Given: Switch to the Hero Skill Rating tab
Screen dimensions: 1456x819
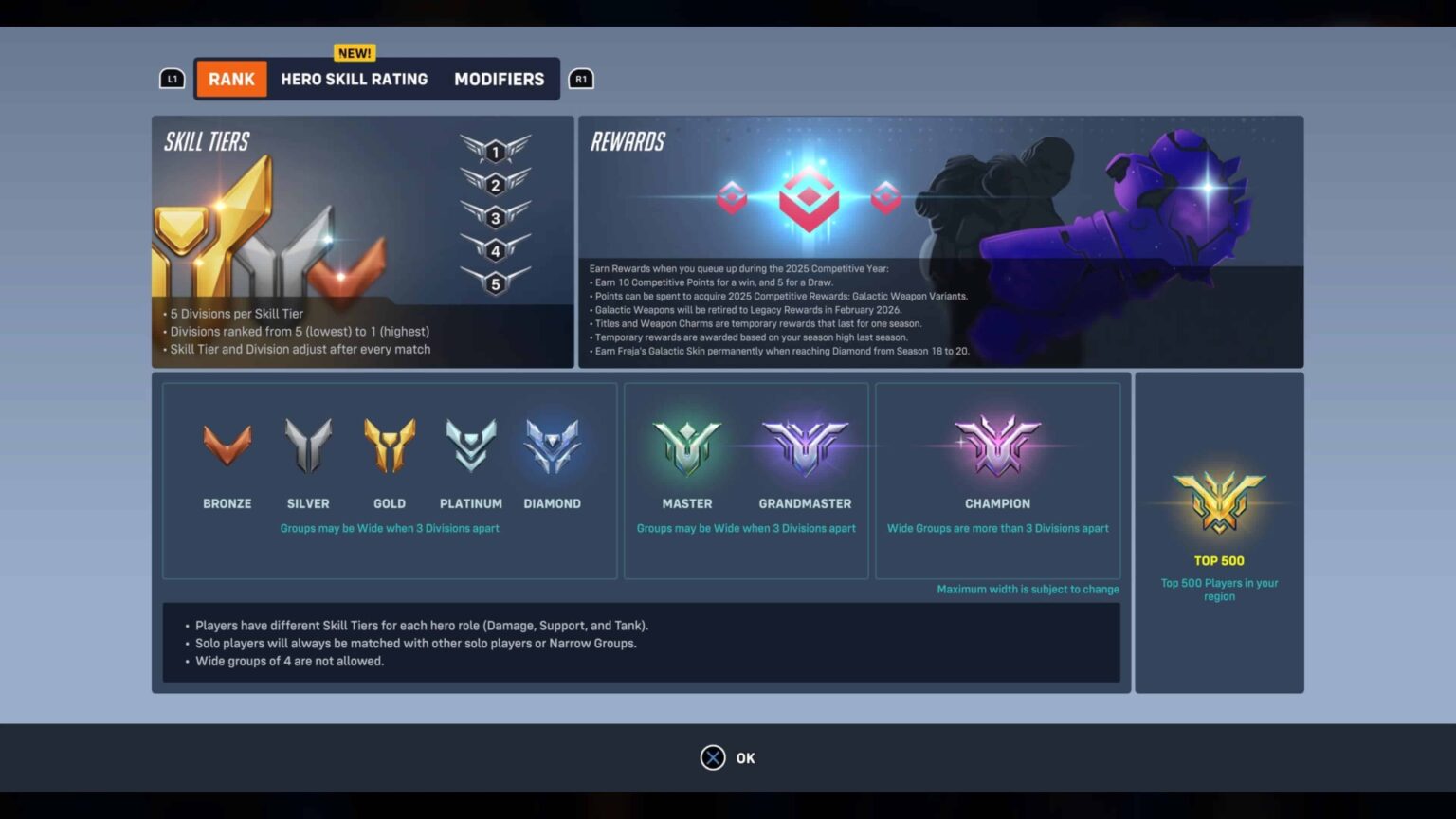Looking at the screenshot, I should click(355, 79).
